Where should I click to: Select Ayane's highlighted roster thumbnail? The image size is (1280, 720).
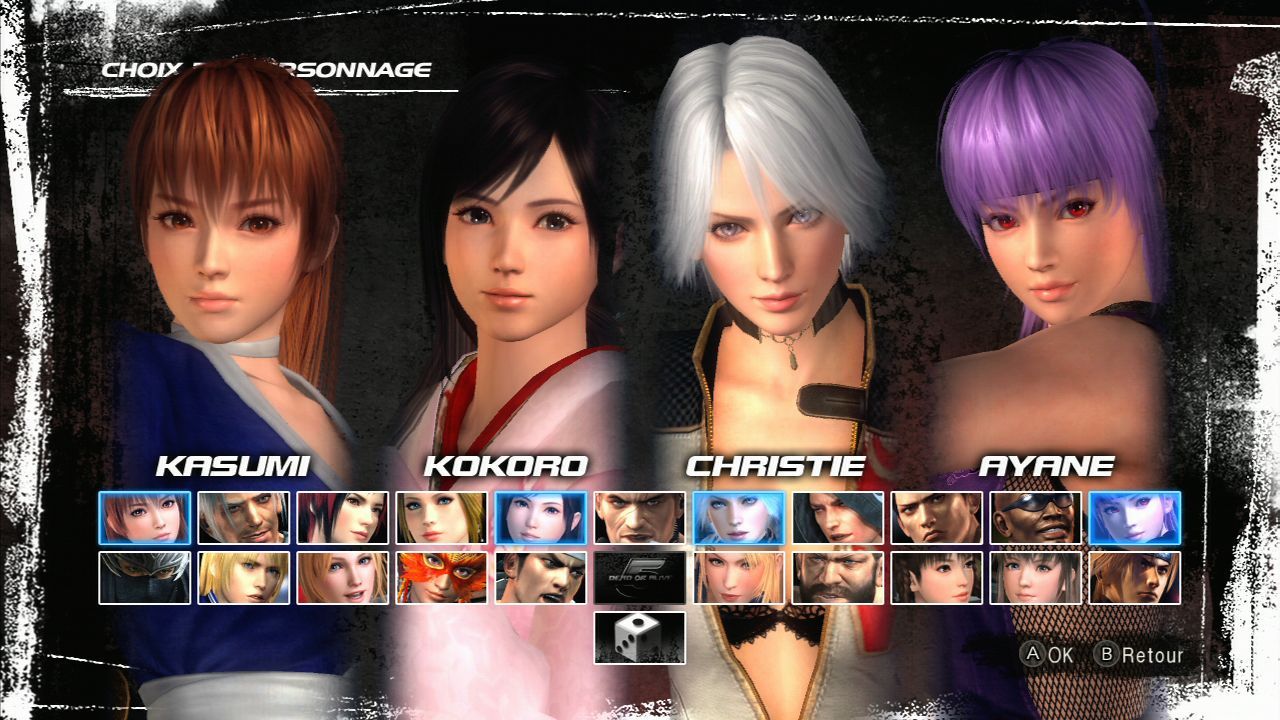click(x=1134, y=517)
